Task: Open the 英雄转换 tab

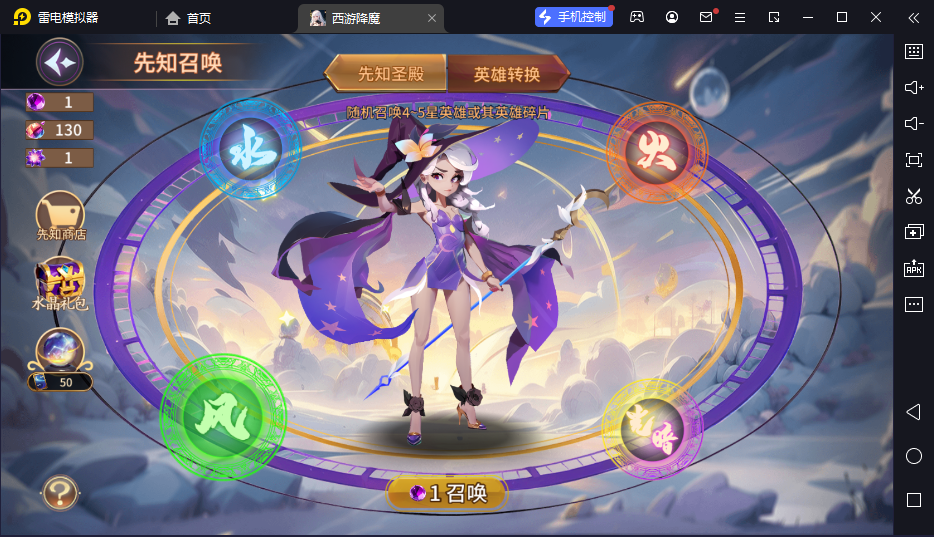Action: pyautogui.click(x=507, y=73)
